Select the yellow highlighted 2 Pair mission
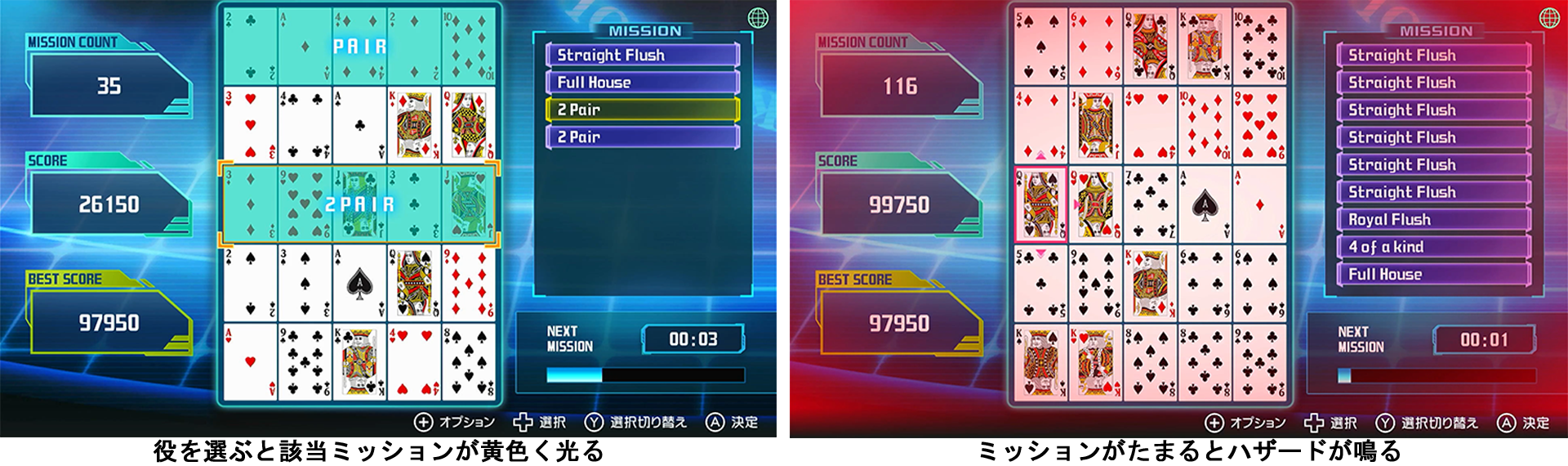 [x=642, y=110]
